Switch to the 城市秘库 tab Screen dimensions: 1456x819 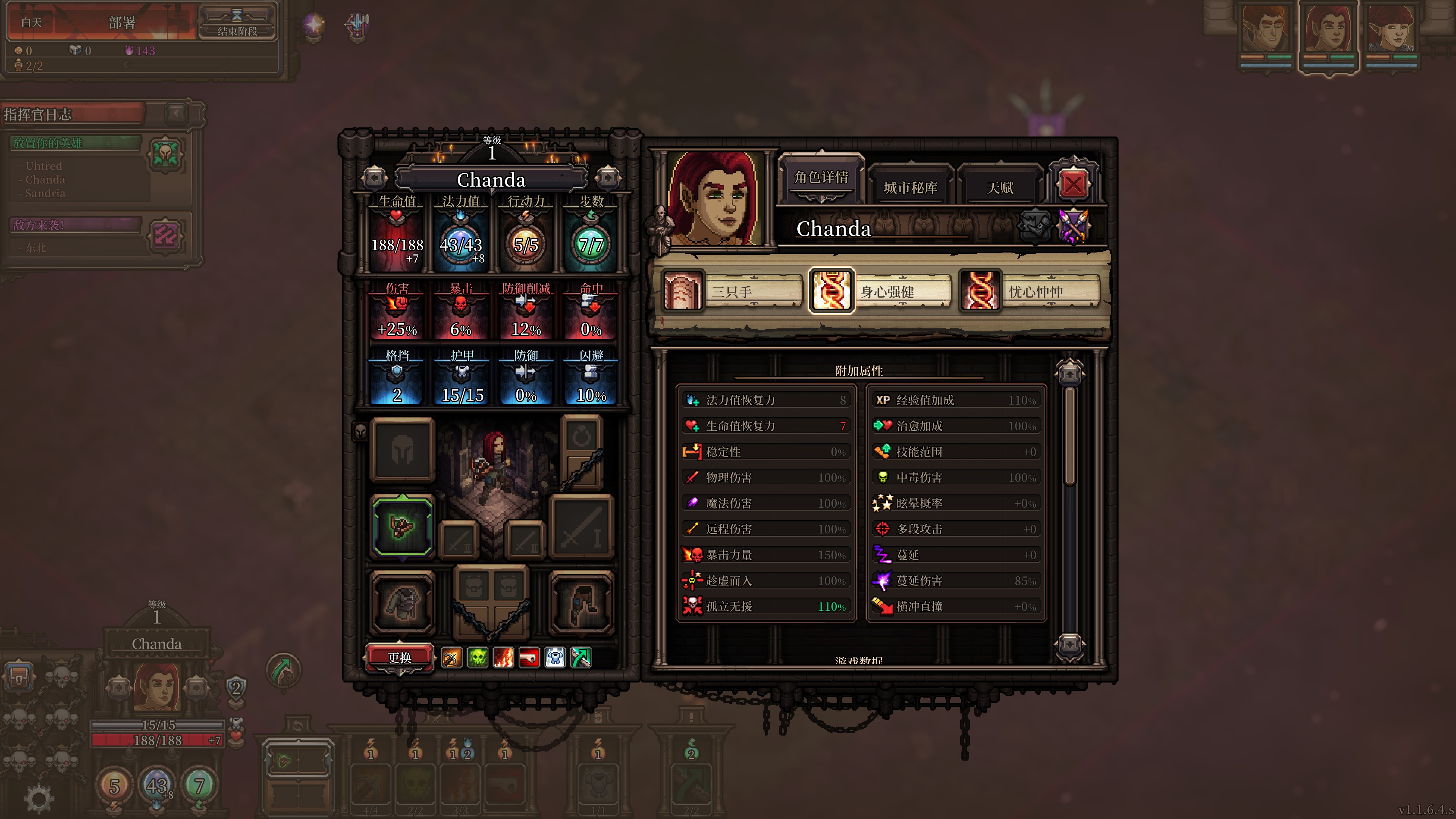click(910, 187)
